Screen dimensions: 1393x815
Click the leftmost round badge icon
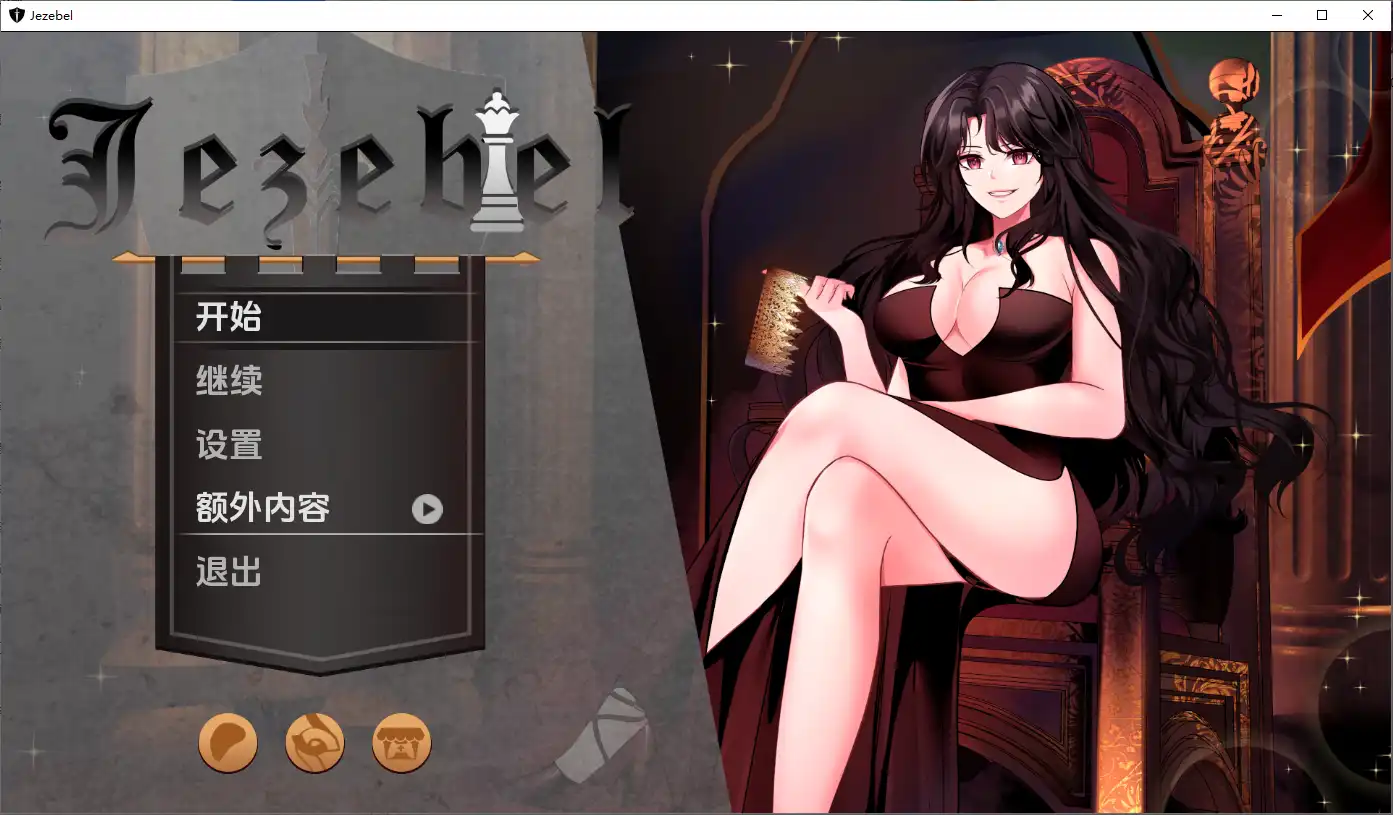click(228, 742)
